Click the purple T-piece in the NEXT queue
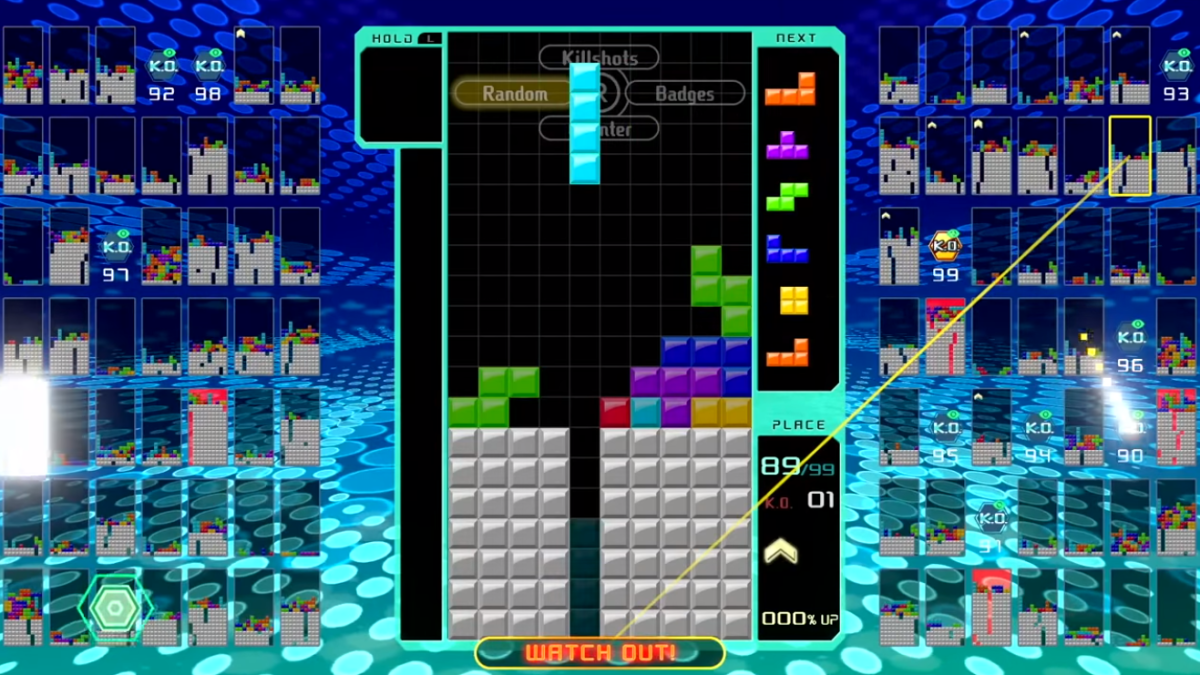Screen dimensions: 1200x675 [788, 145]
